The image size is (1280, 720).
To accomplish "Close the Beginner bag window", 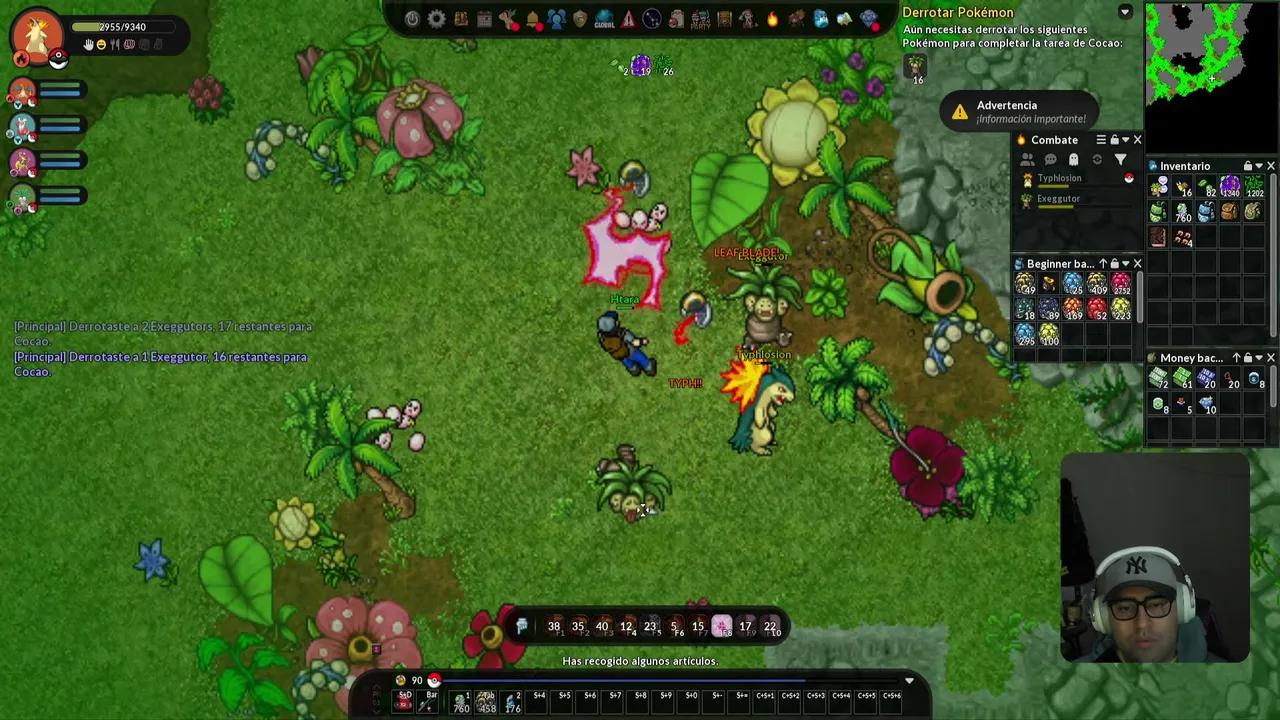I will (1137, 264).
